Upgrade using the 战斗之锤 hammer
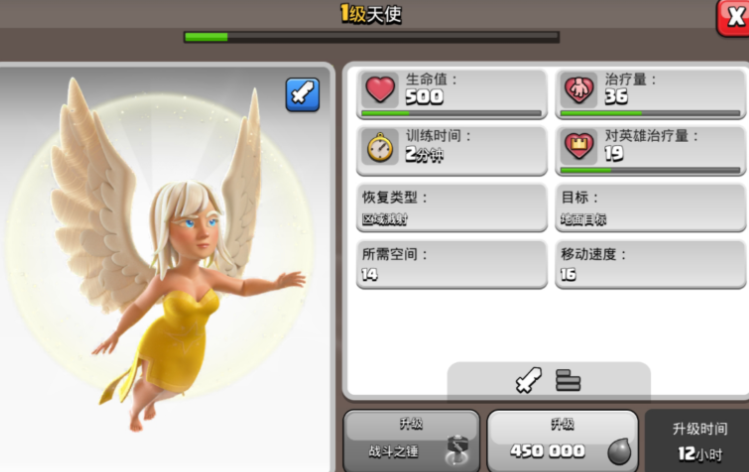The image size is (749, 472). coord(411,440)
